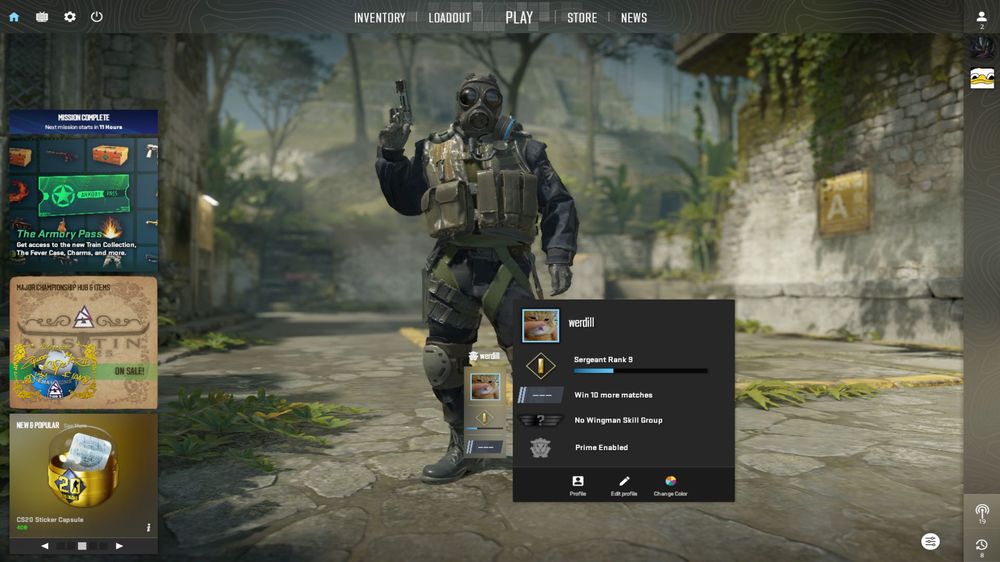Open the broadcast antenna icon
Viewport: 1000px width, 562px height.
coord(982,513)
